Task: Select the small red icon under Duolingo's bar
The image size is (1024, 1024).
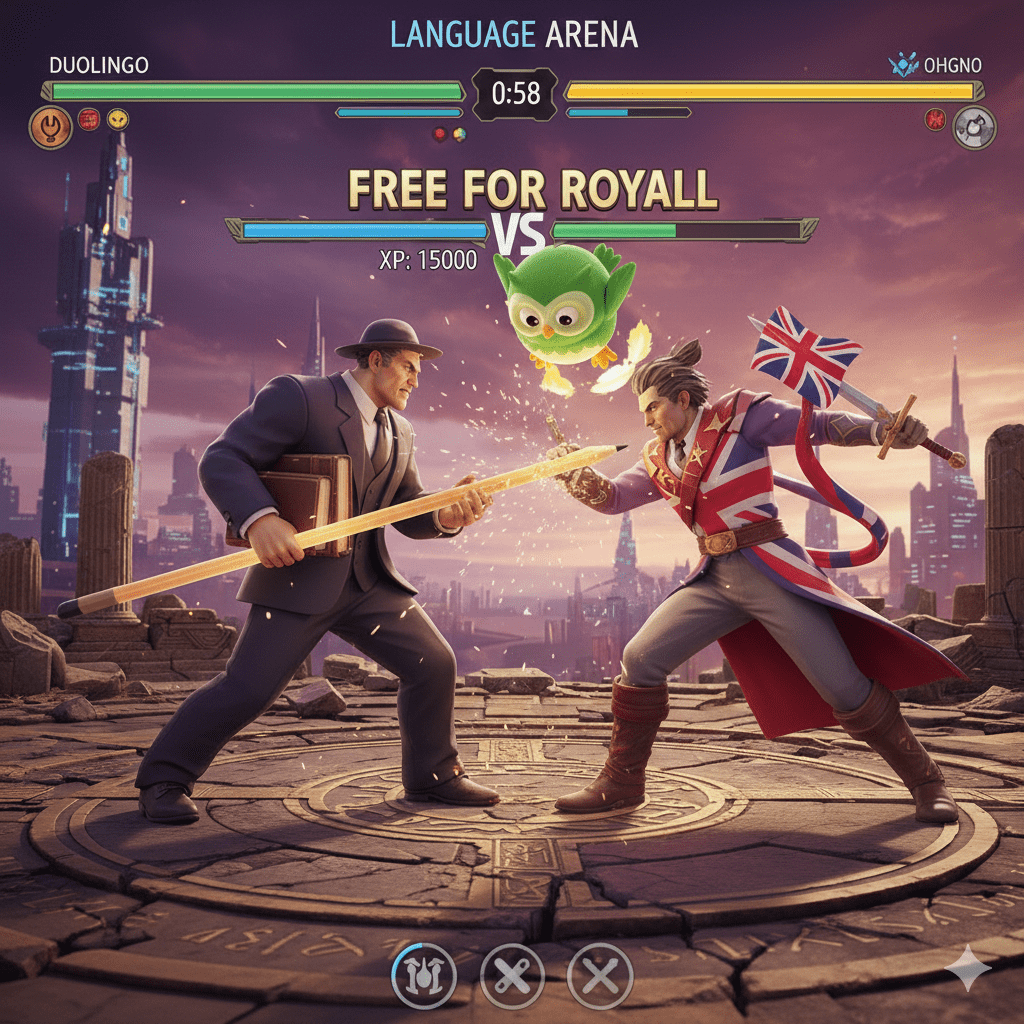Action: pyautogui.click(x=89, y=120)
